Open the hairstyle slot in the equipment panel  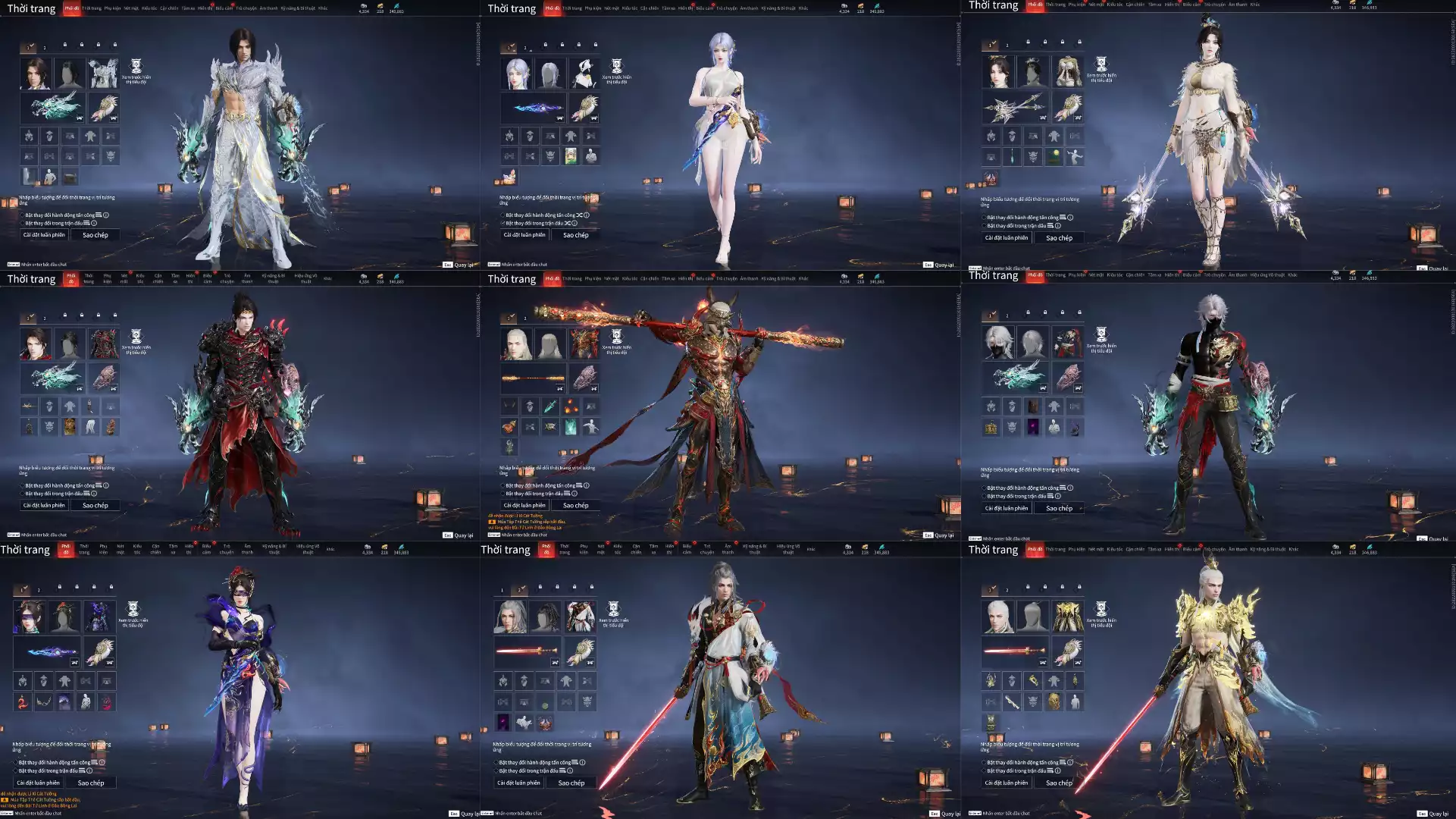point(70,74)
